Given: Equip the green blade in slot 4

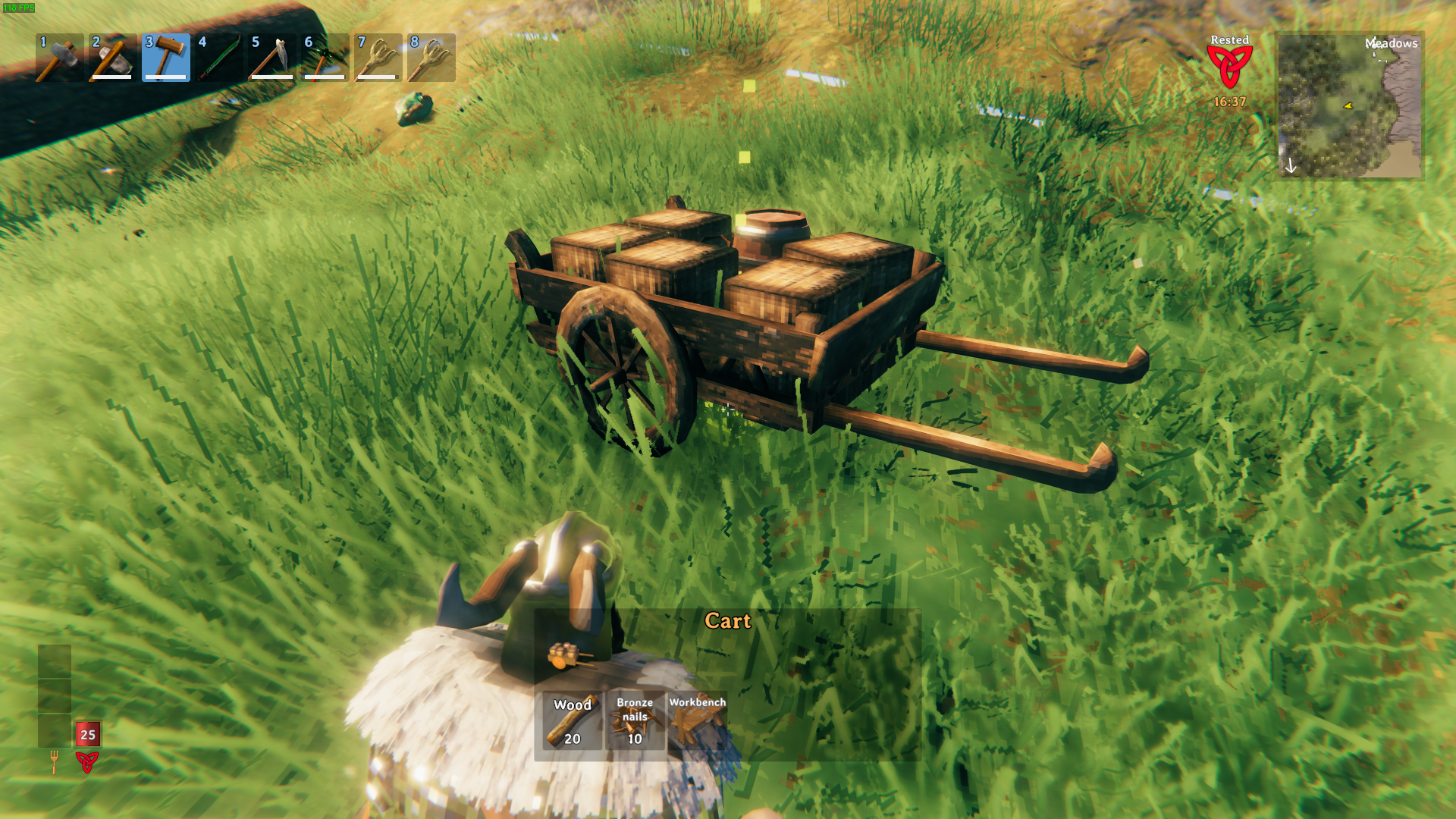Looking at the screenshot, I should pos(218,58).
